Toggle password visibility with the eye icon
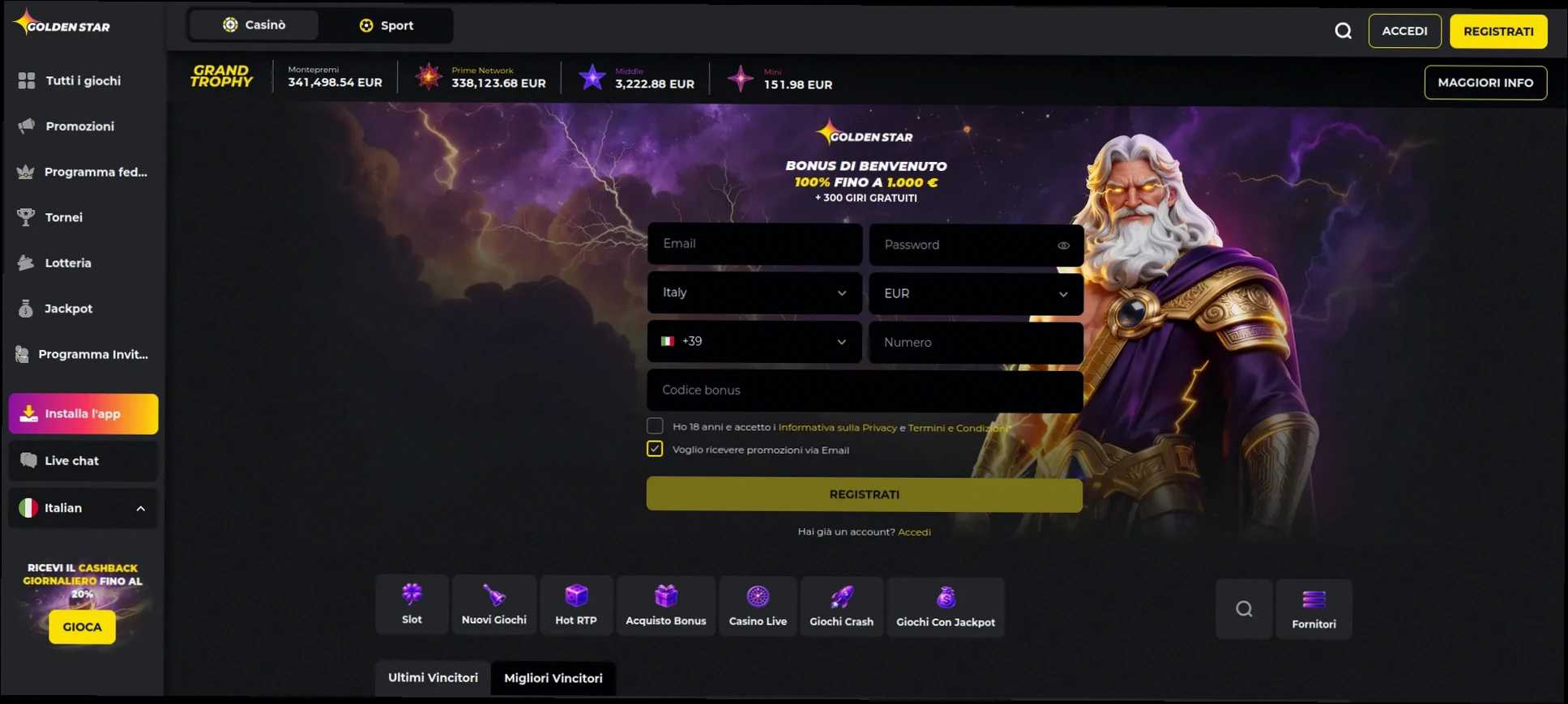Screen dimensions: 1568x704 tap(1063, 245)
